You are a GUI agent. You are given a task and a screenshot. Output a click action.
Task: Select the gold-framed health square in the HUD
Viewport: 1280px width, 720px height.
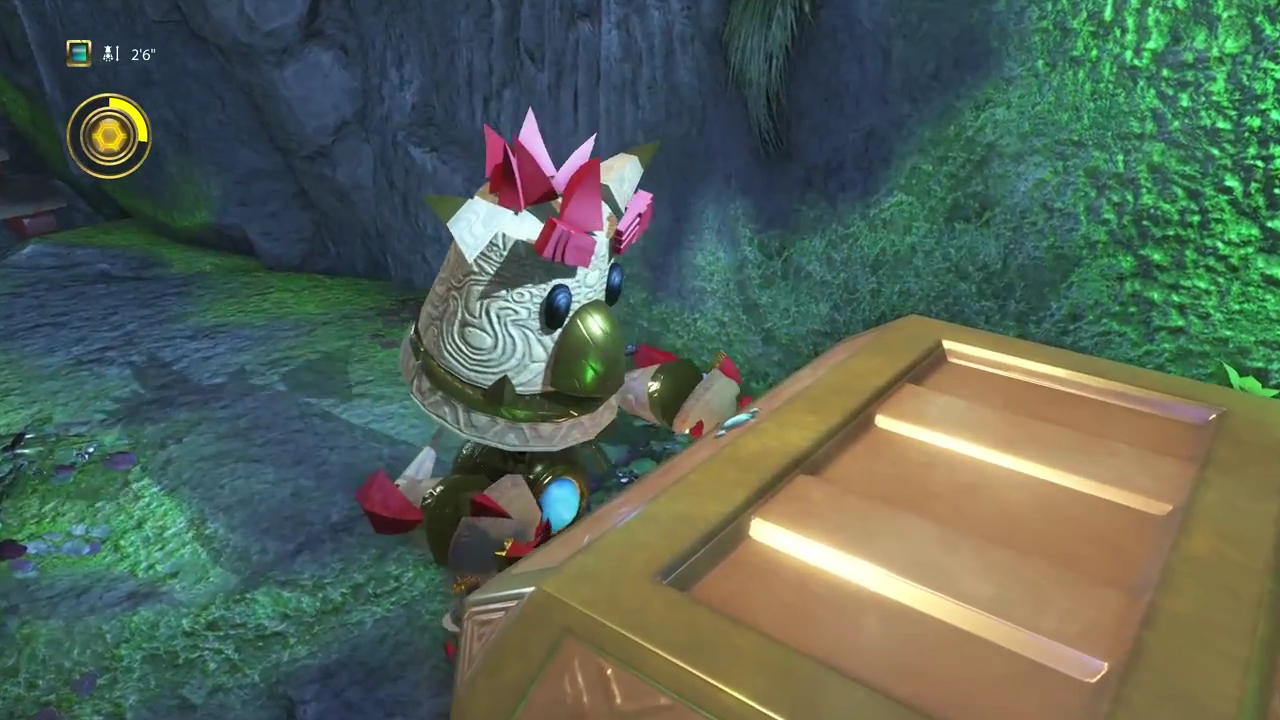pos(78,53)
